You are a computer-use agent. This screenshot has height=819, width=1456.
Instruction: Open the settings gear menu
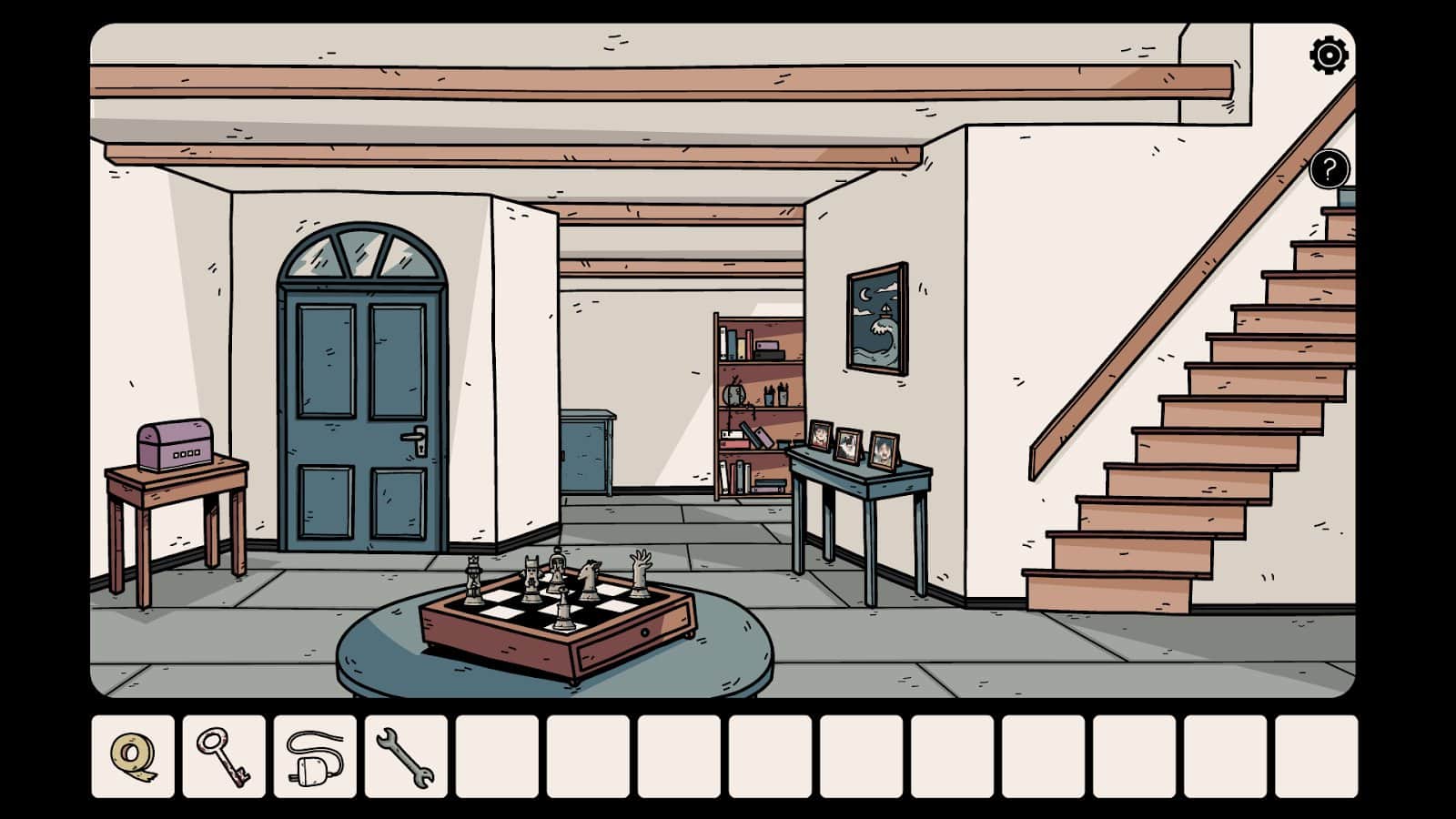1328,56
